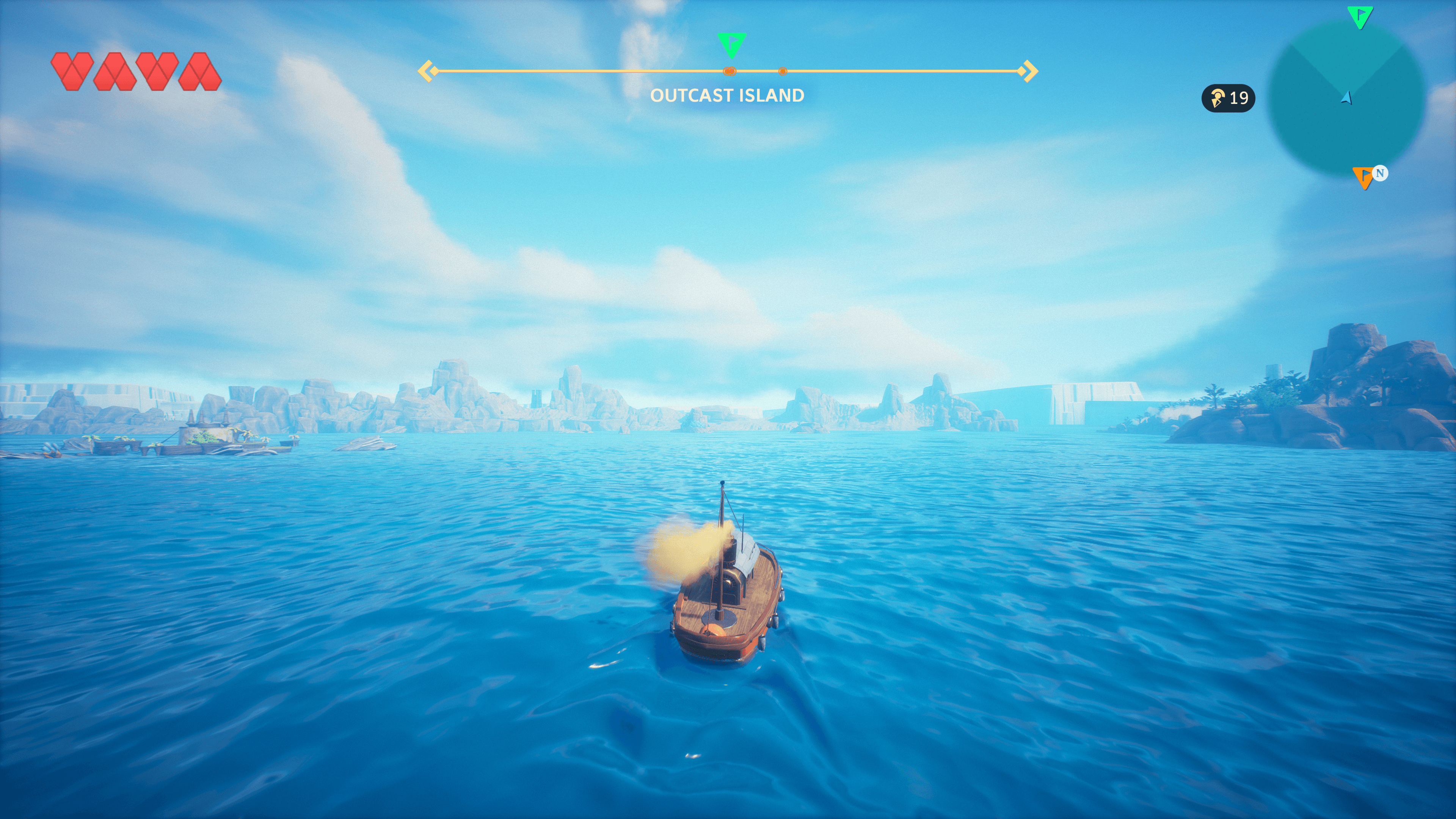
Task: Click the orange flag marker beside the minimap's N
Action: [1363, 177]
